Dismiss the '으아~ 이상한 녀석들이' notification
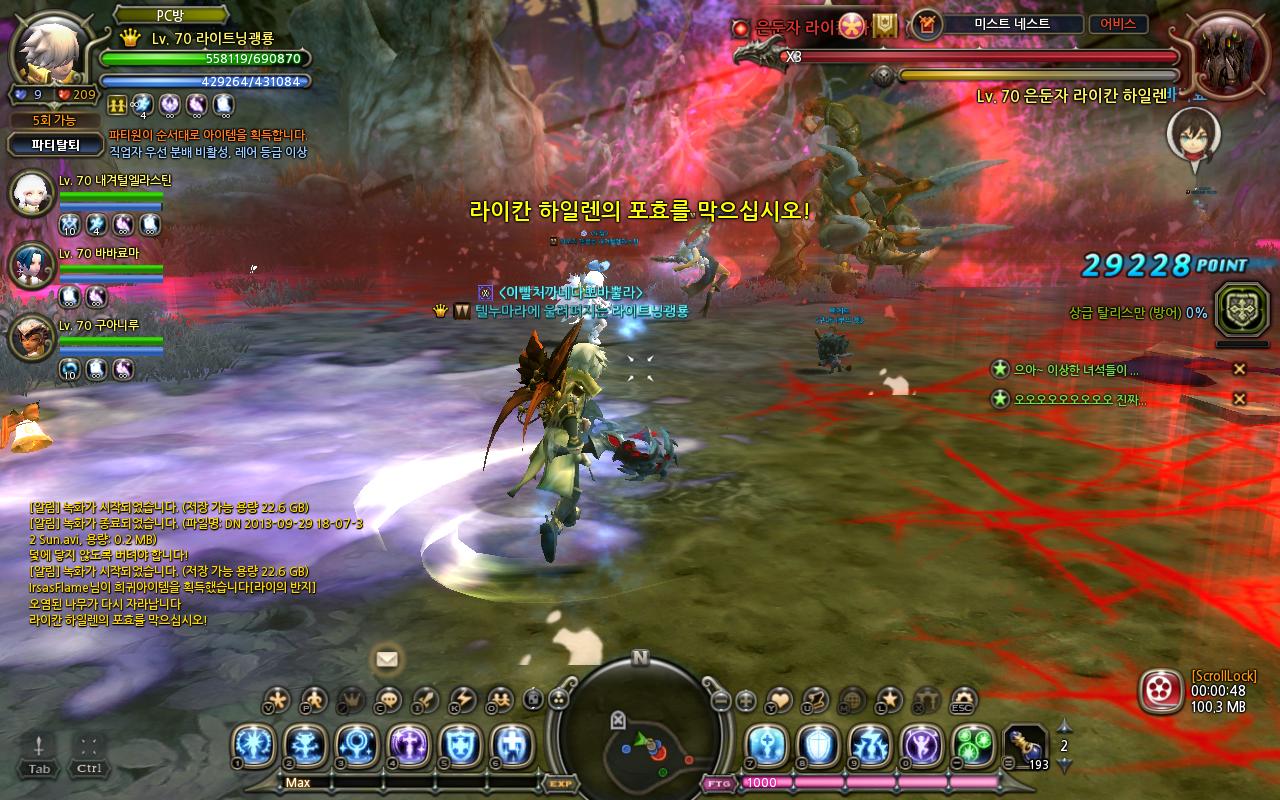Screen dimensions: 1280x800 tap(1239, 369)
